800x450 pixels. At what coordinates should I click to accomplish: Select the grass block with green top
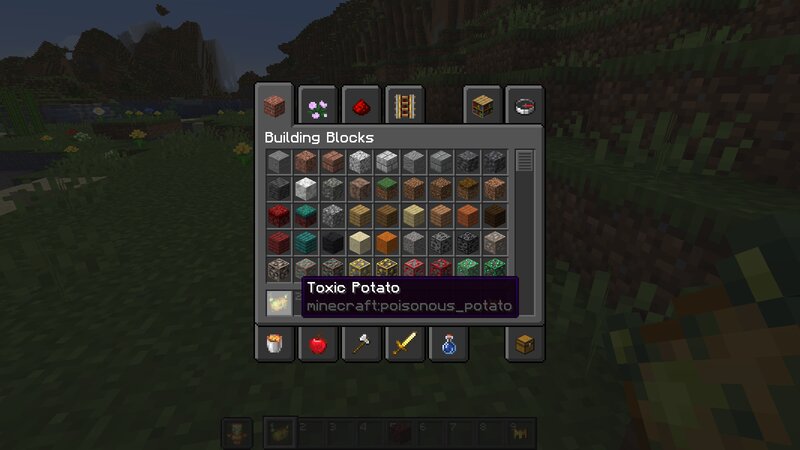(386, 188)
